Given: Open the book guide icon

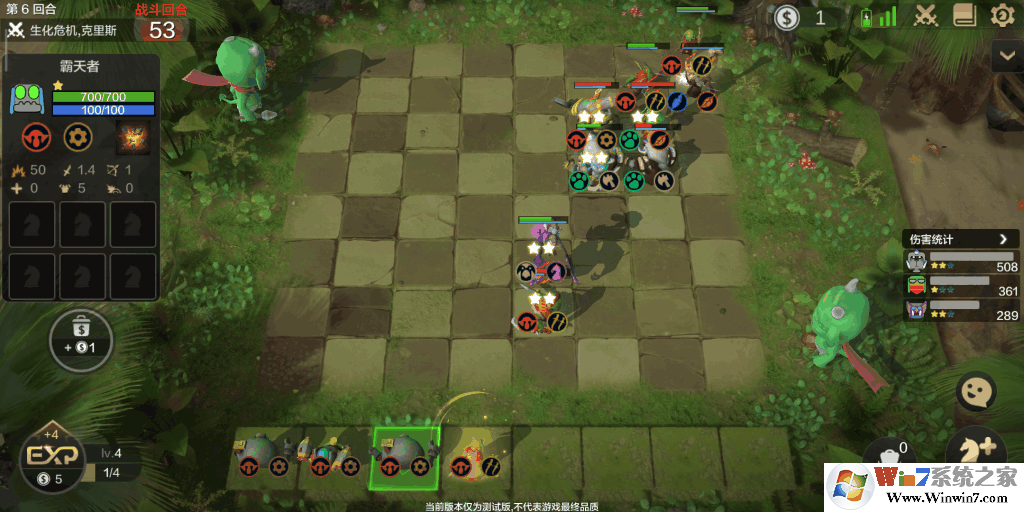Looking at the screenshot, I should [964, 16].
